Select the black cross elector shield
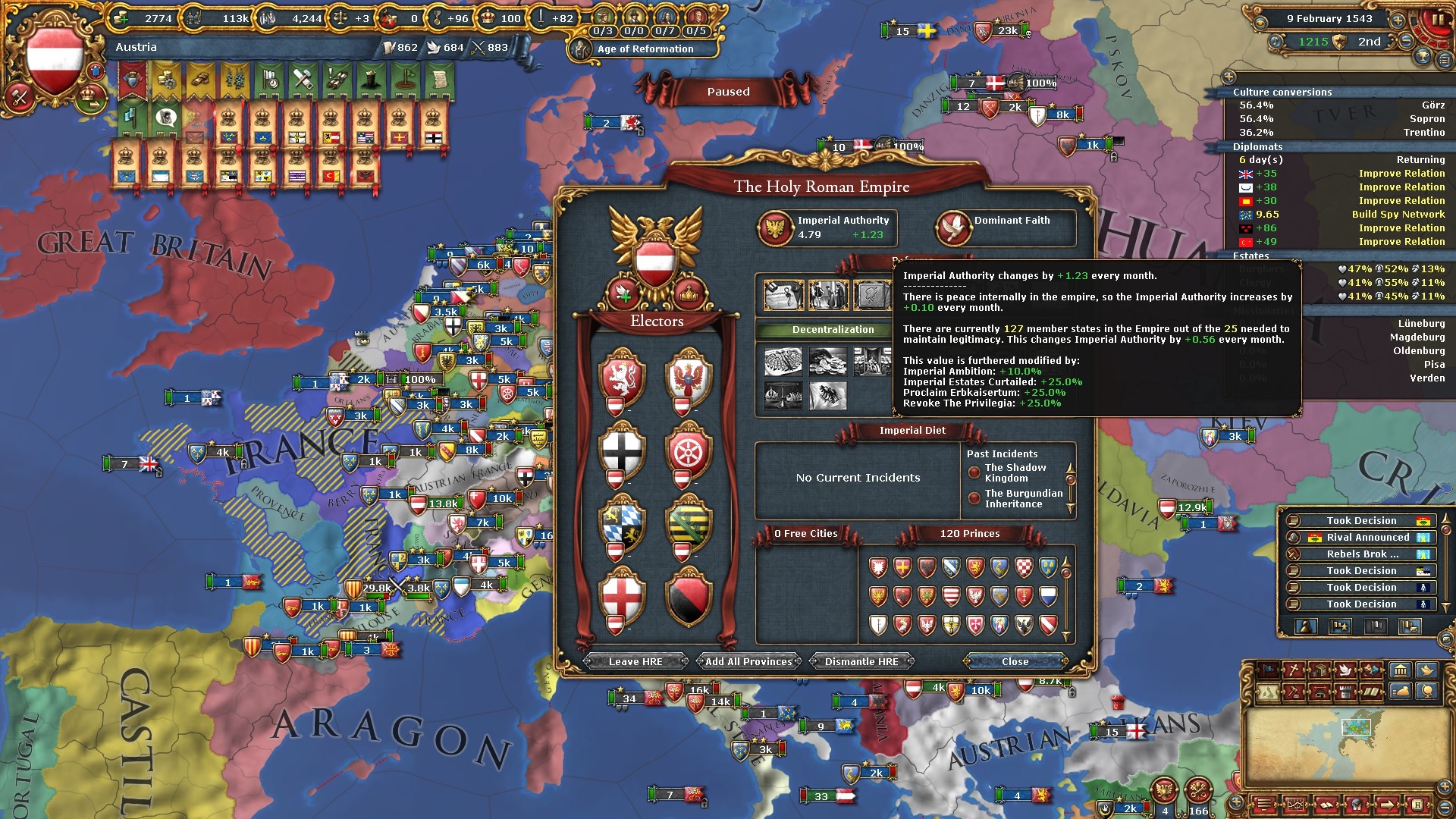Image resolution: width=1456 pixels, height=819 pixels. click(x=622, y=452)
